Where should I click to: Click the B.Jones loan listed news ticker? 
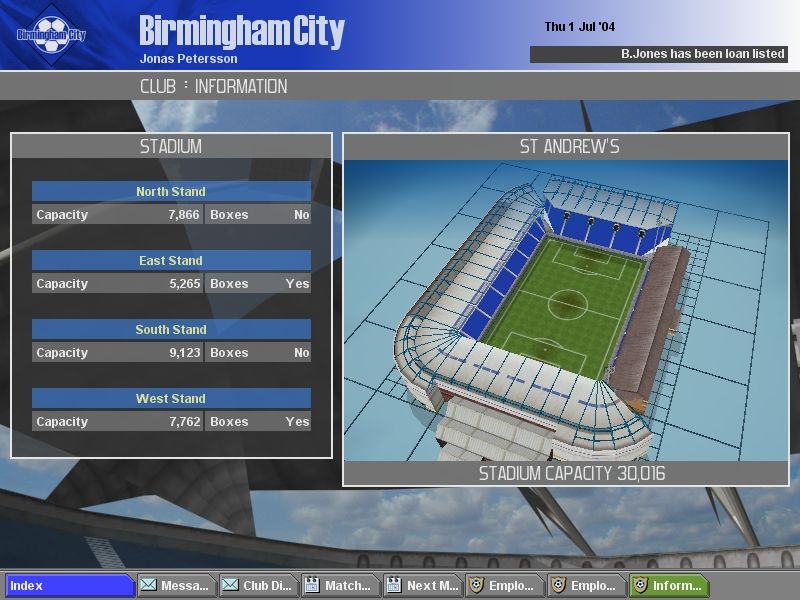658,54
